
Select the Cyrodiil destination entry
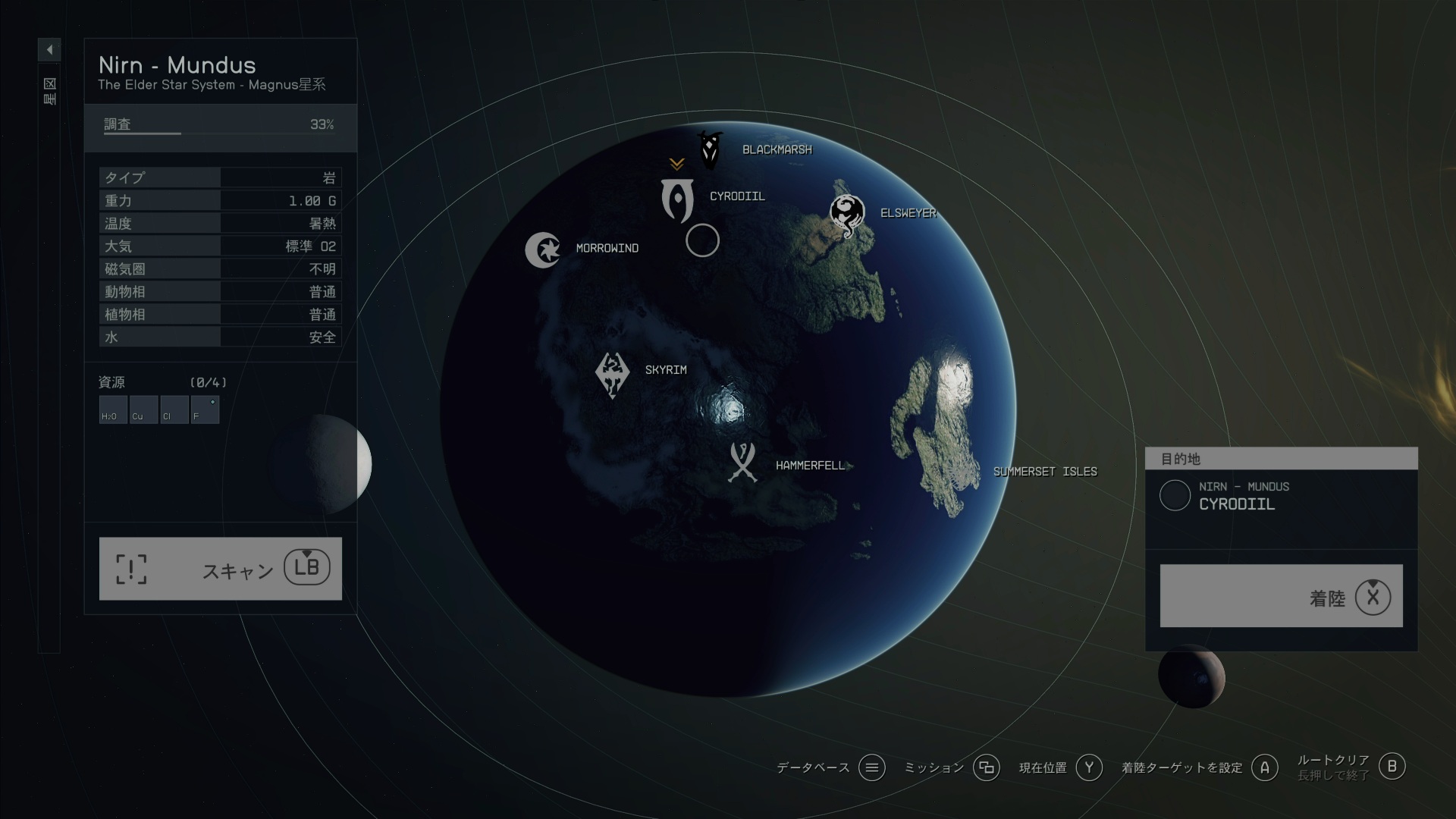(1236, 496)
